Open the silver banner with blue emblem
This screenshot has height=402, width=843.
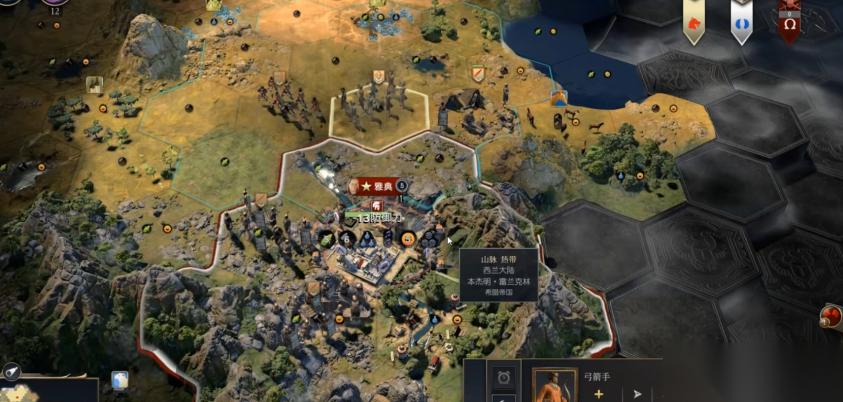click(x=741, y=22)
